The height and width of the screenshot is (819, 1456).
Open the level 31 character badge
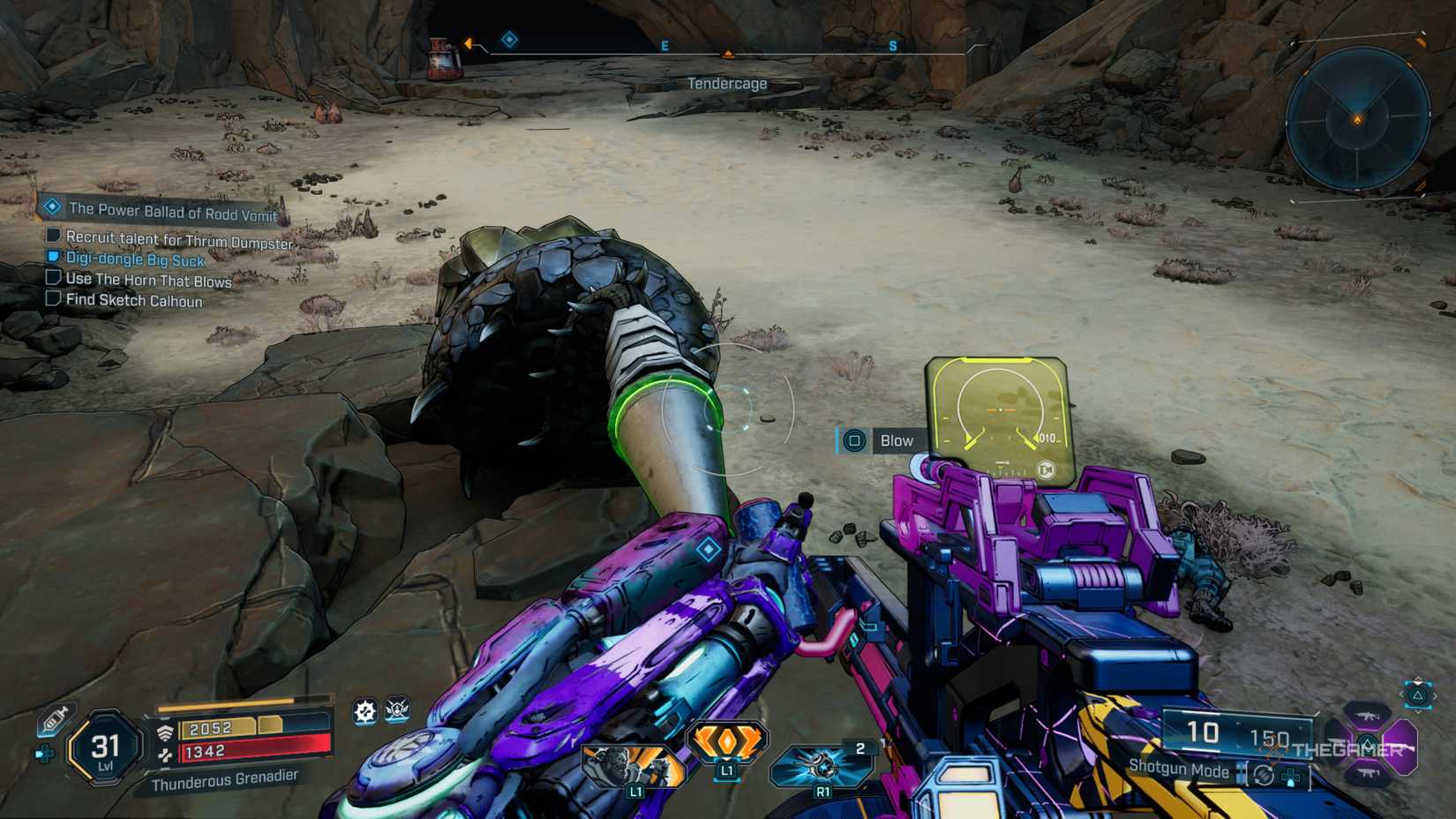pyautogui.click(x=106, y=748)
